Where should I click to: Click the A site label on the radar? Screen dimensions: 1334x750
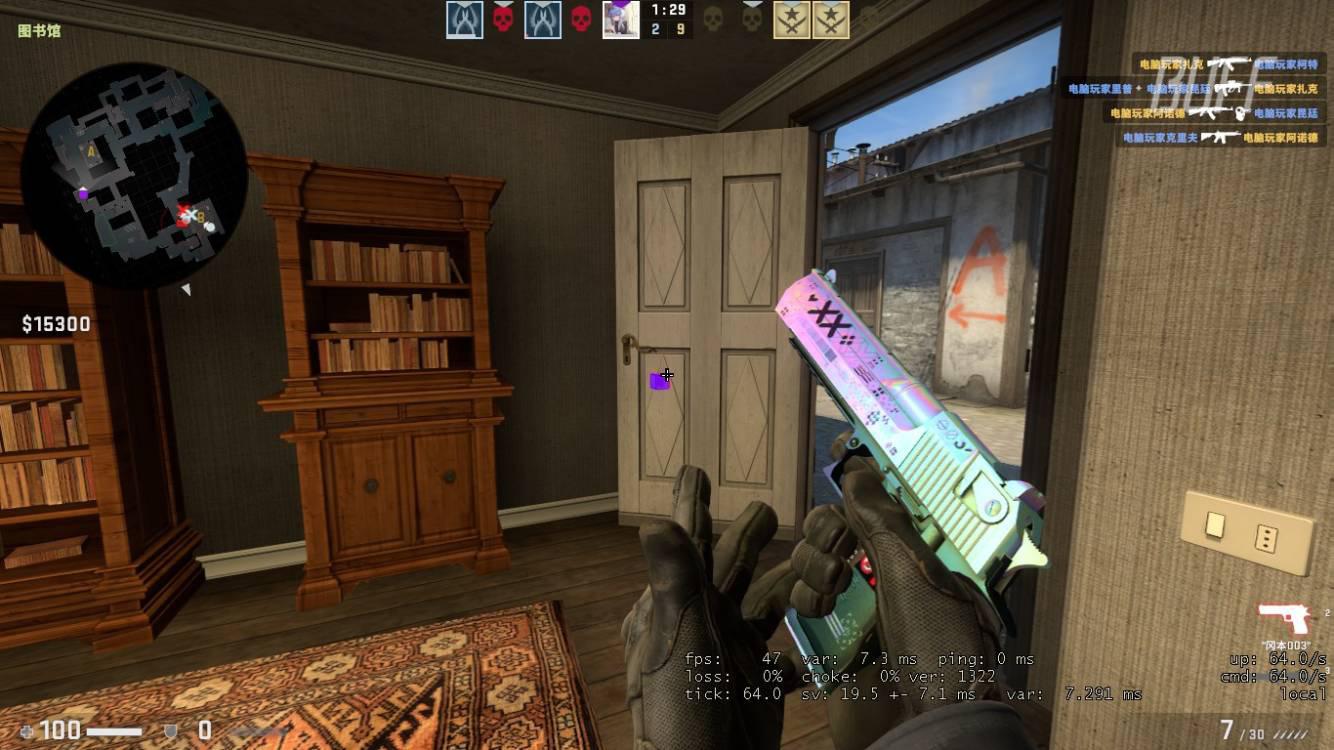coord(91,152)
